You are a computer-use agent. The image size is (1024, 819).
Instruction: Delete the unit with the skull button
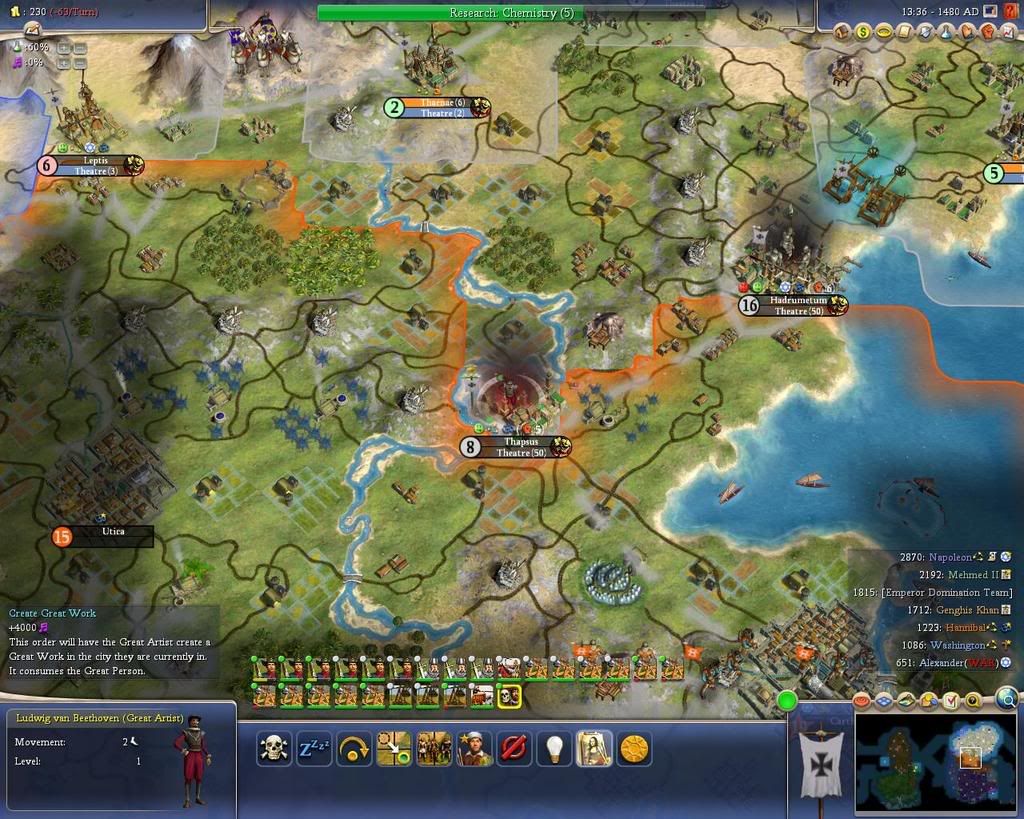274,748
